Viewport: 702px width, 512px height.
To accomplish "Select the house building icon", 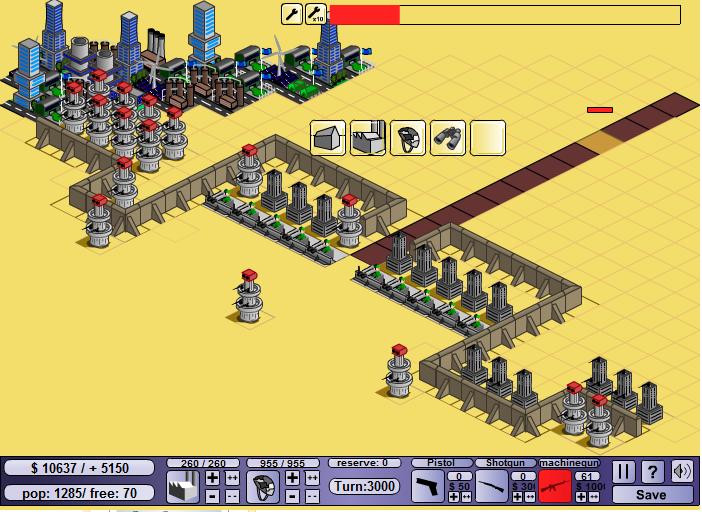I will click(x=328, y=138).
